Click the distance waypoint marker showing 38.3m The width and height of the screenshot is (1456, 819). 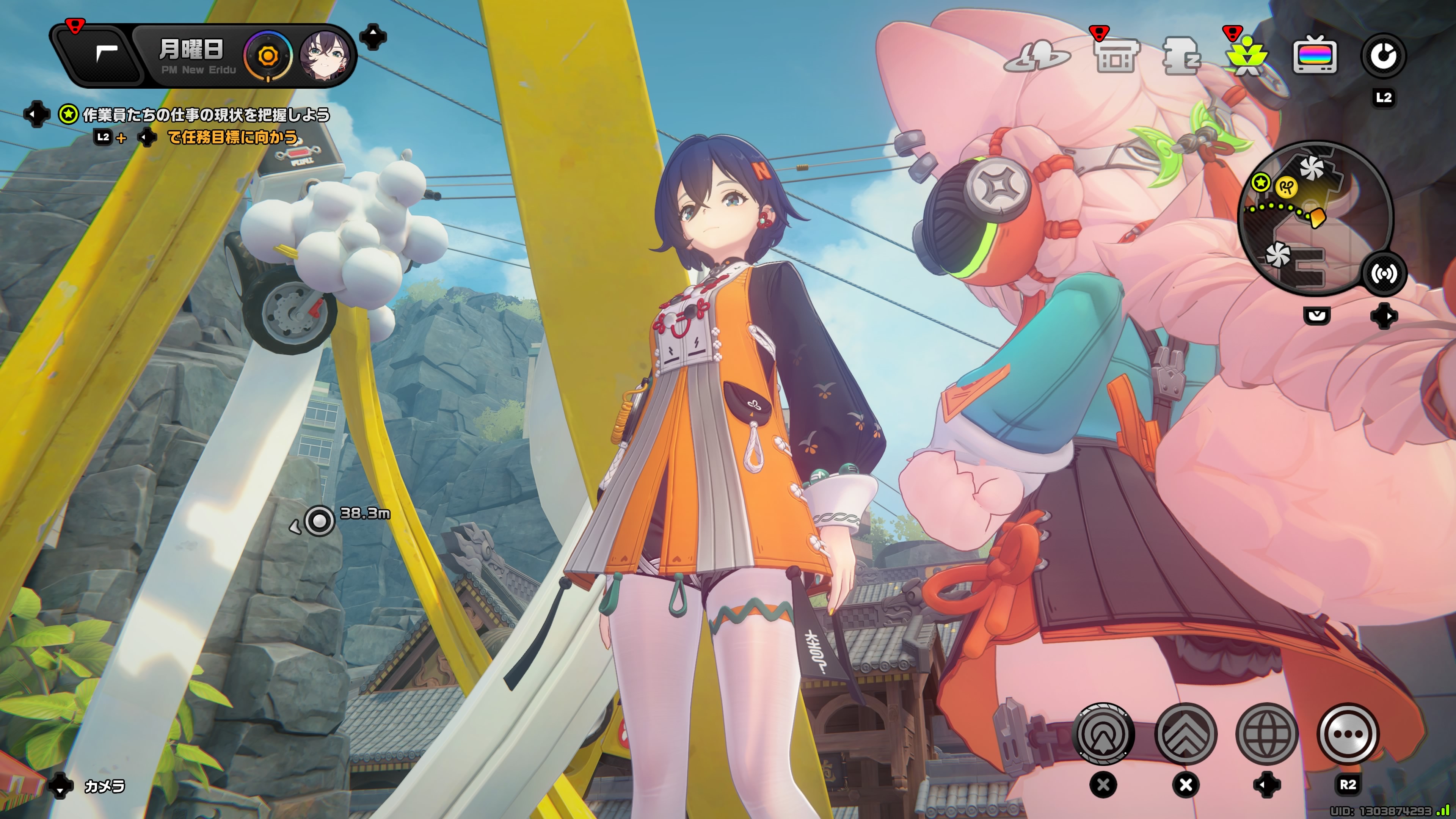(319, 520)
